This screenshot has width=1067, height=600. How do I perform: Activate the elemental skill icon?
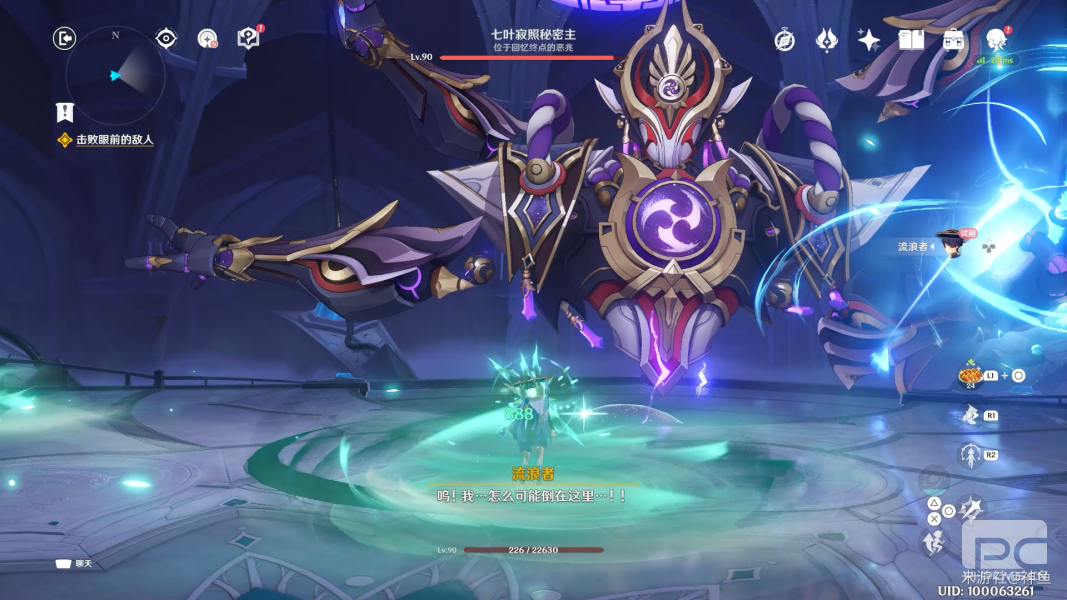coord(969,415)
